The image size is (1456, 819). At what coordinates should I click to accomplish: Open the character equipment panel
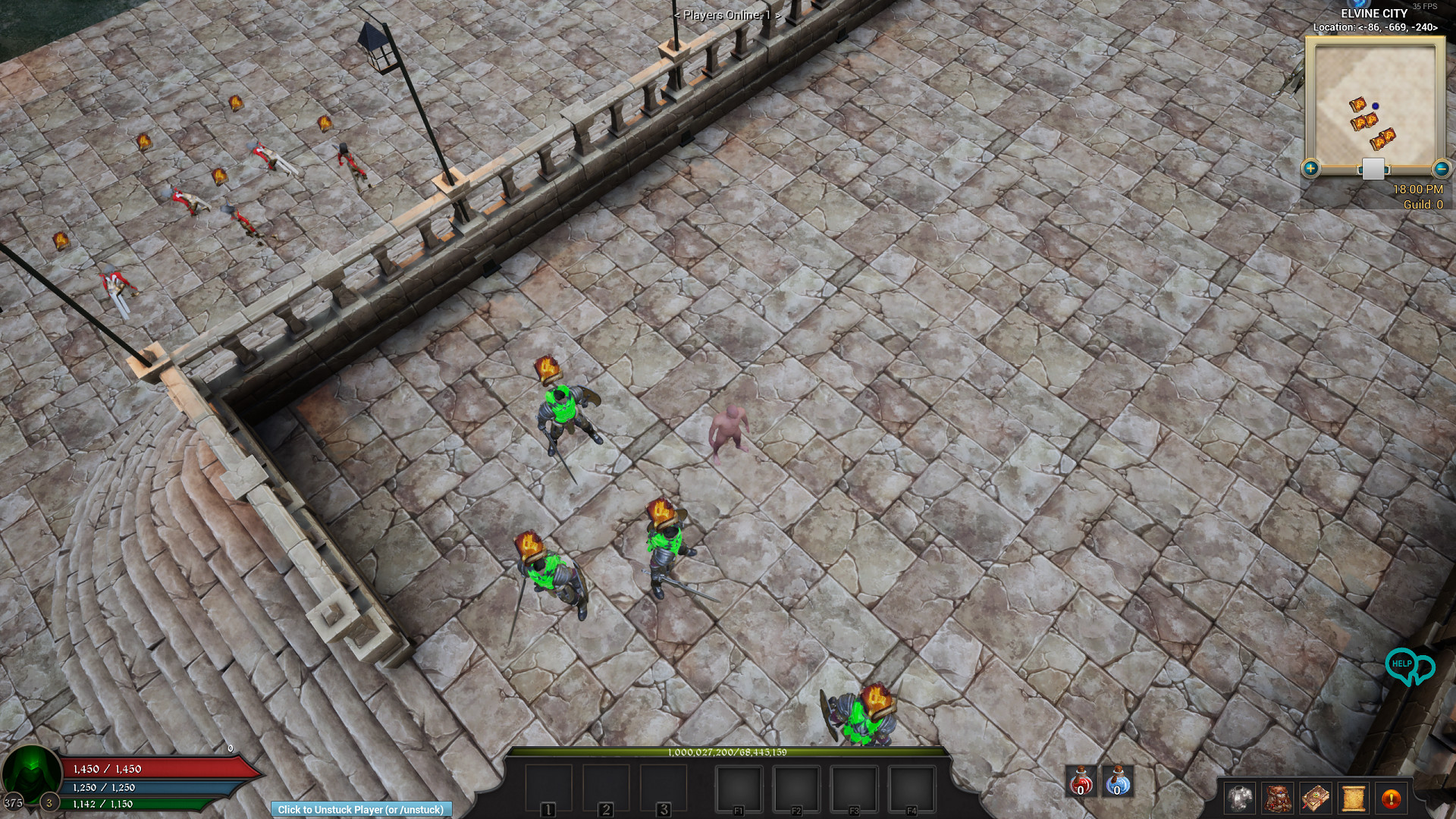point(1240,799)
